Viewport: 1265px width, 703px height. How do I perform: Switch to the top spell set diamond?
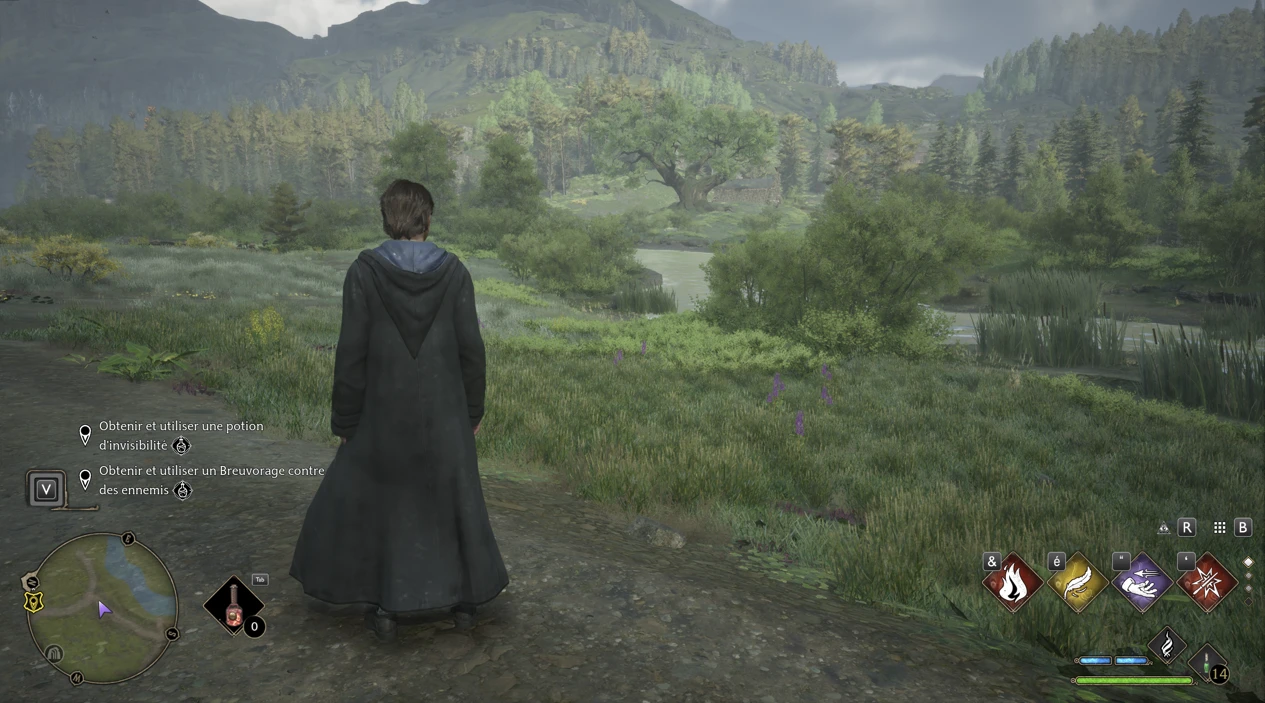point(1248,562)
